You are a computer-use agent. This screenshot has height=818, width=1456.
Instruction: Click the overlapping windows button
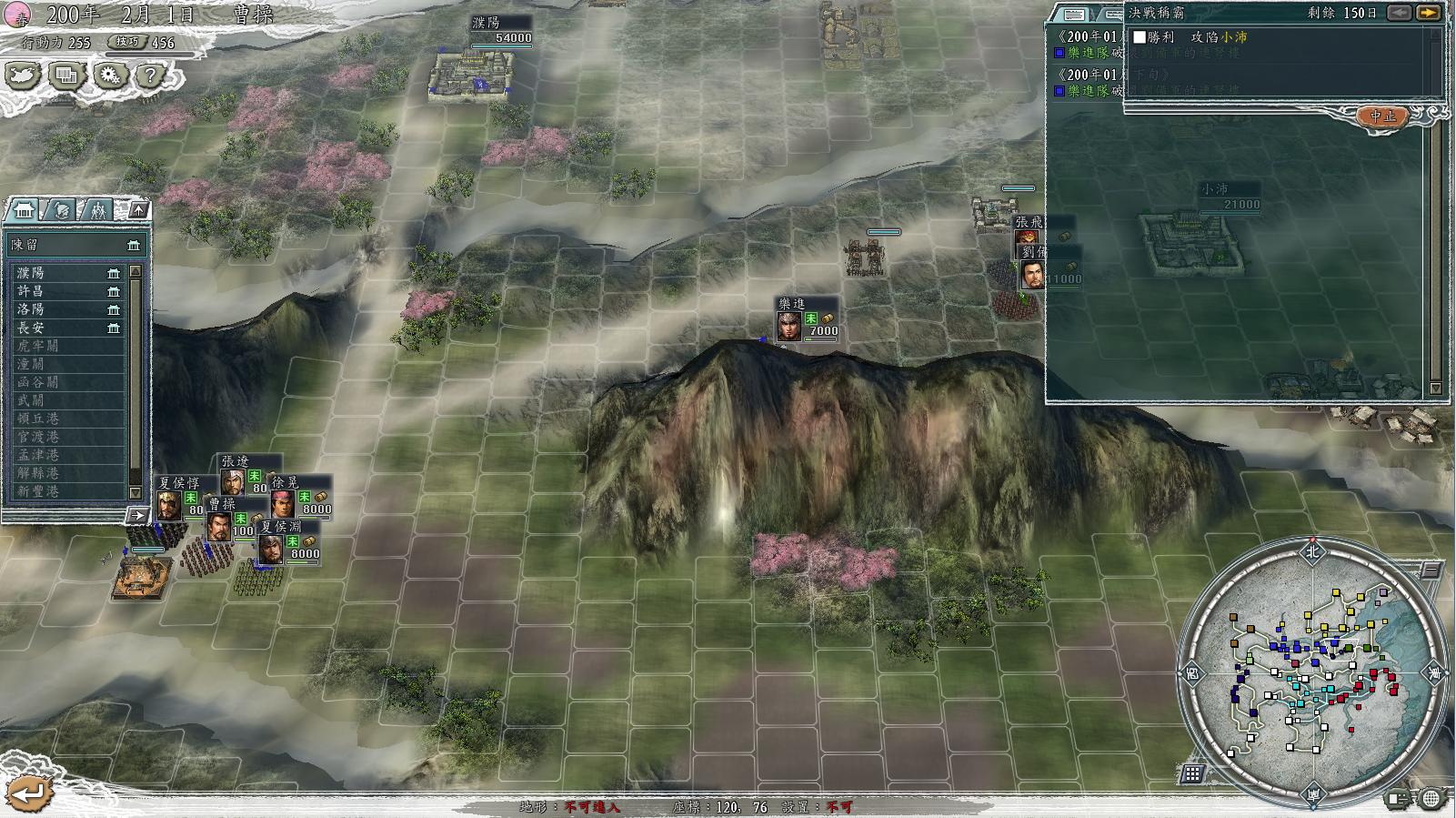click(66, 76)
